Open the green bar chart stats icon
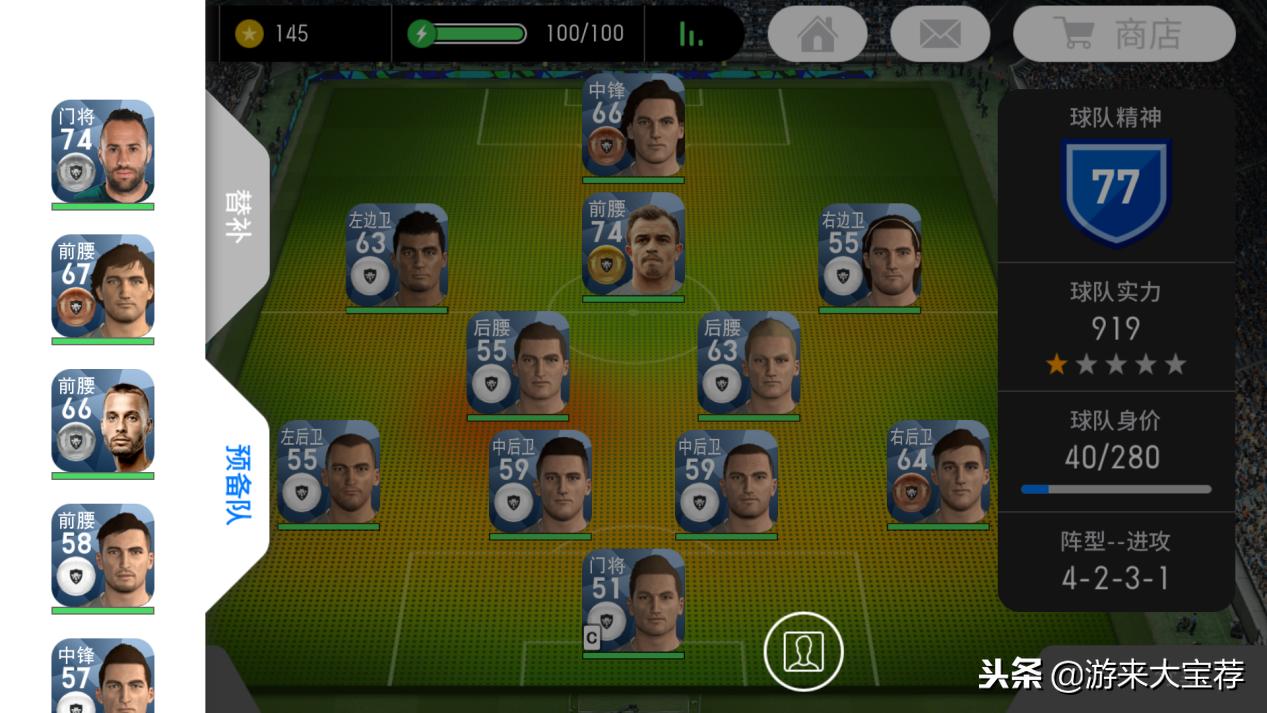Image resolution: width=1267 pixels, height=713 pixels. 691,34
